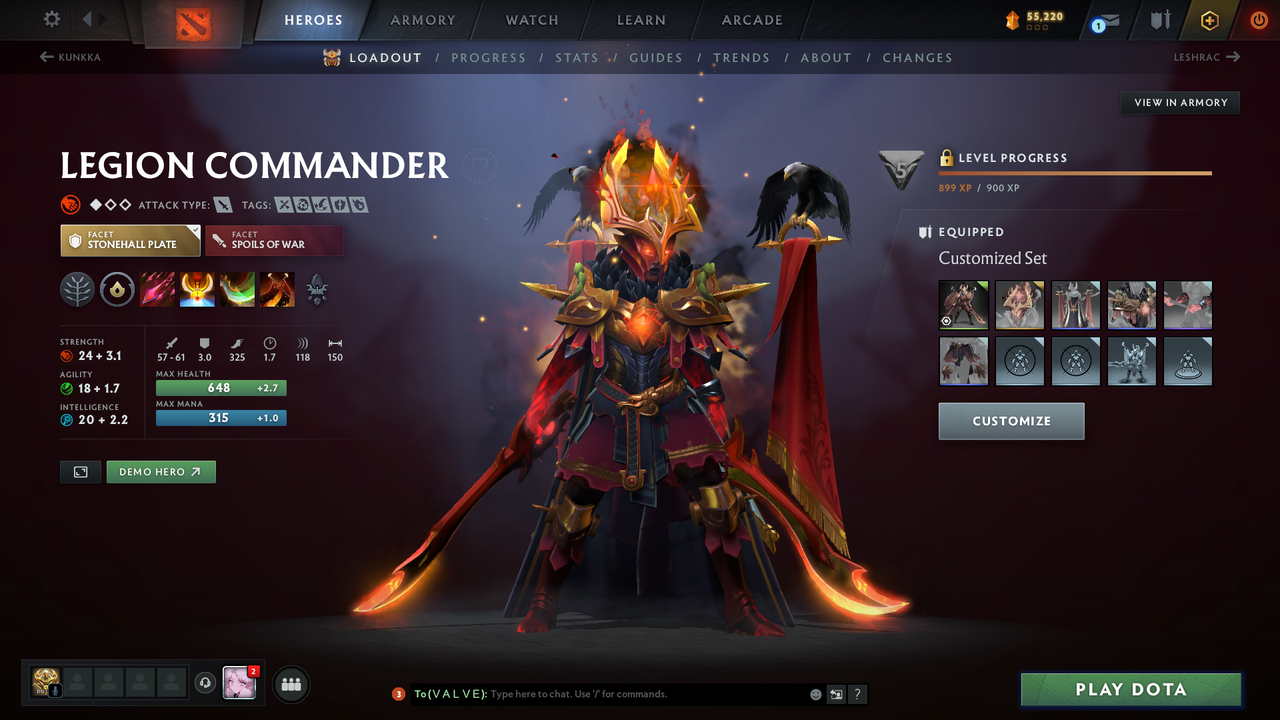The height and width of the screenshot is (720, 1280).
Task: Click the PLAY DOTA button
Action: click(x=1130, y=689)
